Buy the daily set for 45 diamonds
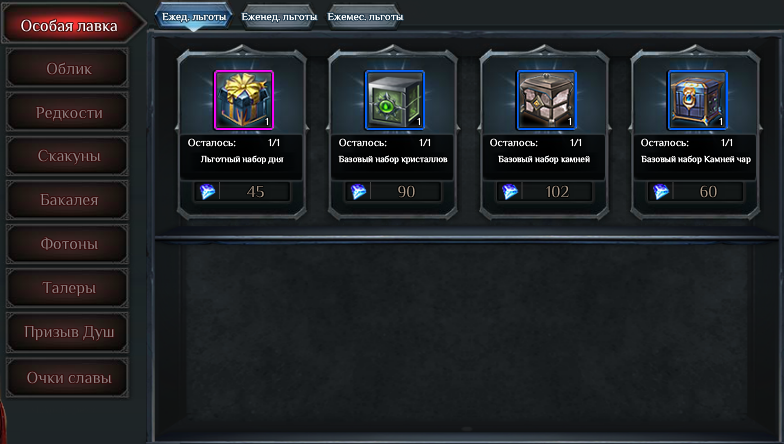Viewport: 784px width, 444px height. [243, 192]
